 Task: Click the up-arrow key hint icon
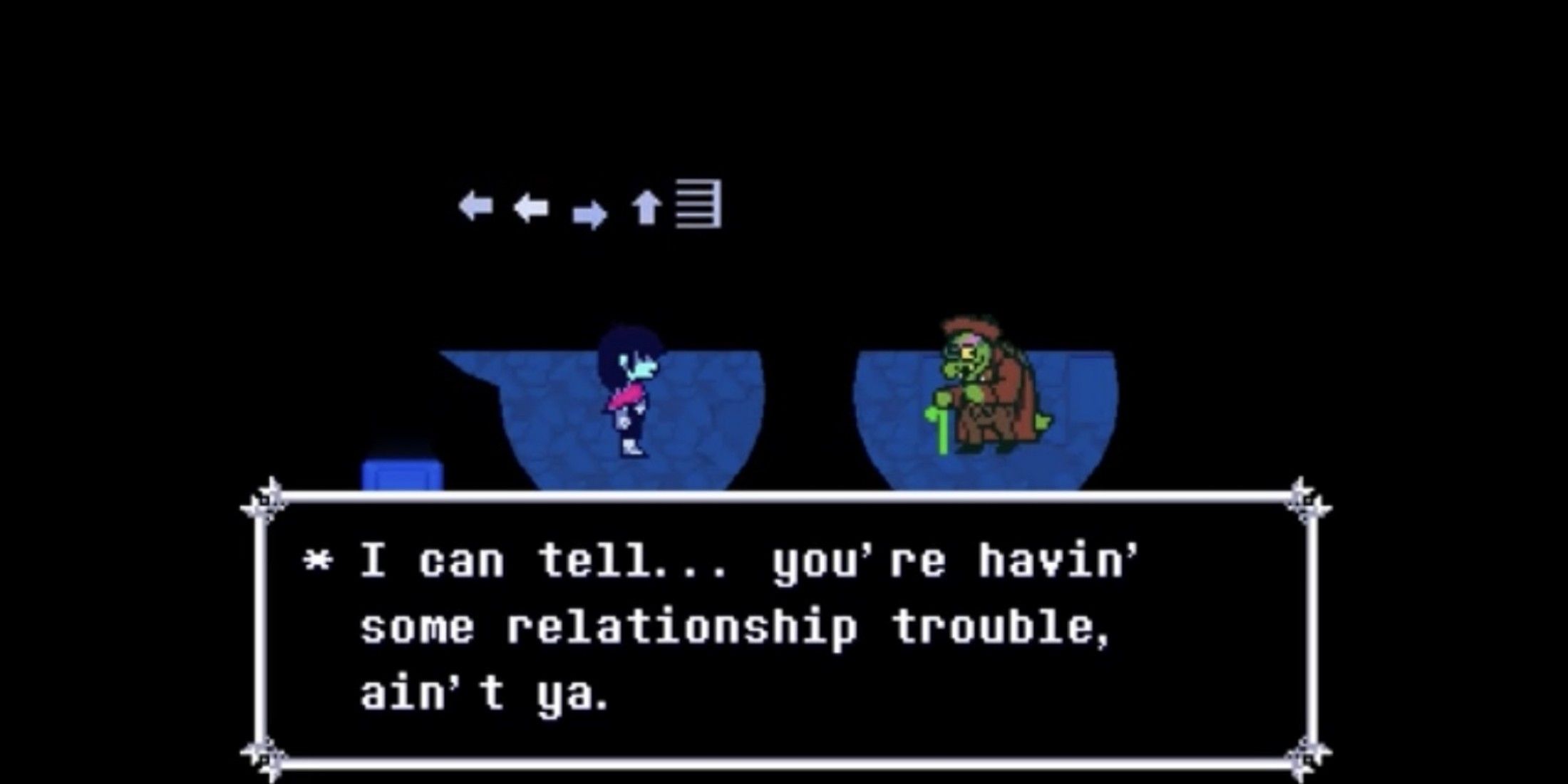pos(645,207)
